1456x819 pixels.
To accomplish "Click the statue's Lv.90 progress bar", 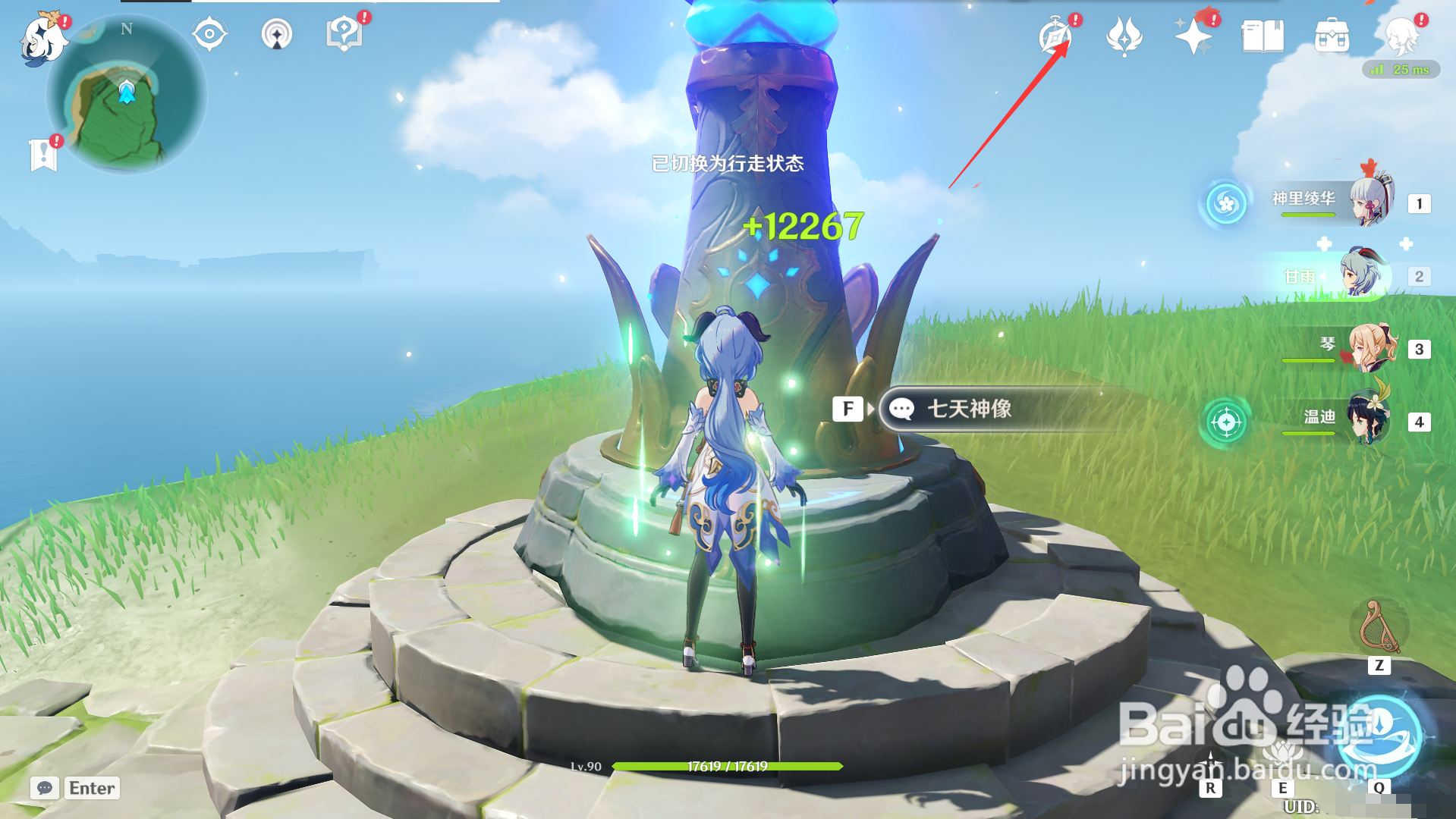I will pyautogui.click(x=728, y=767).
